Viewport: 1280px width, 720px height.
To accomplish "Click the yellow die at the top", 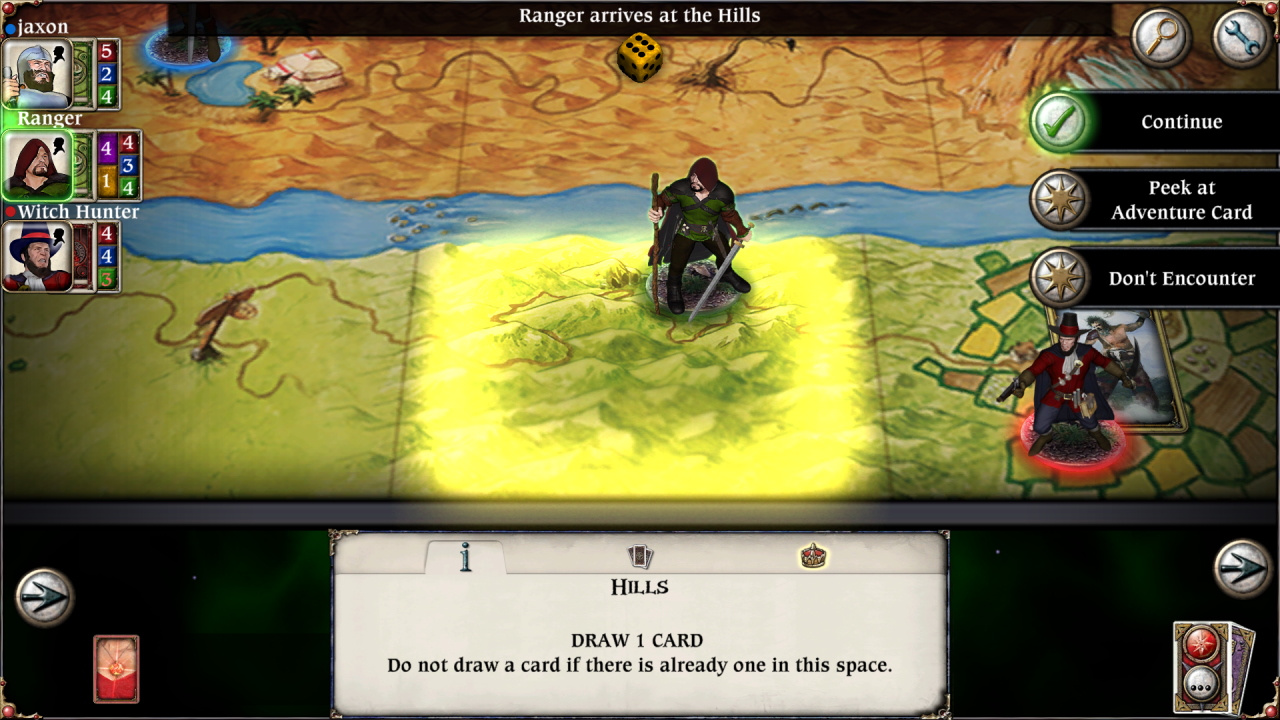I will click(x=638, y=57).
